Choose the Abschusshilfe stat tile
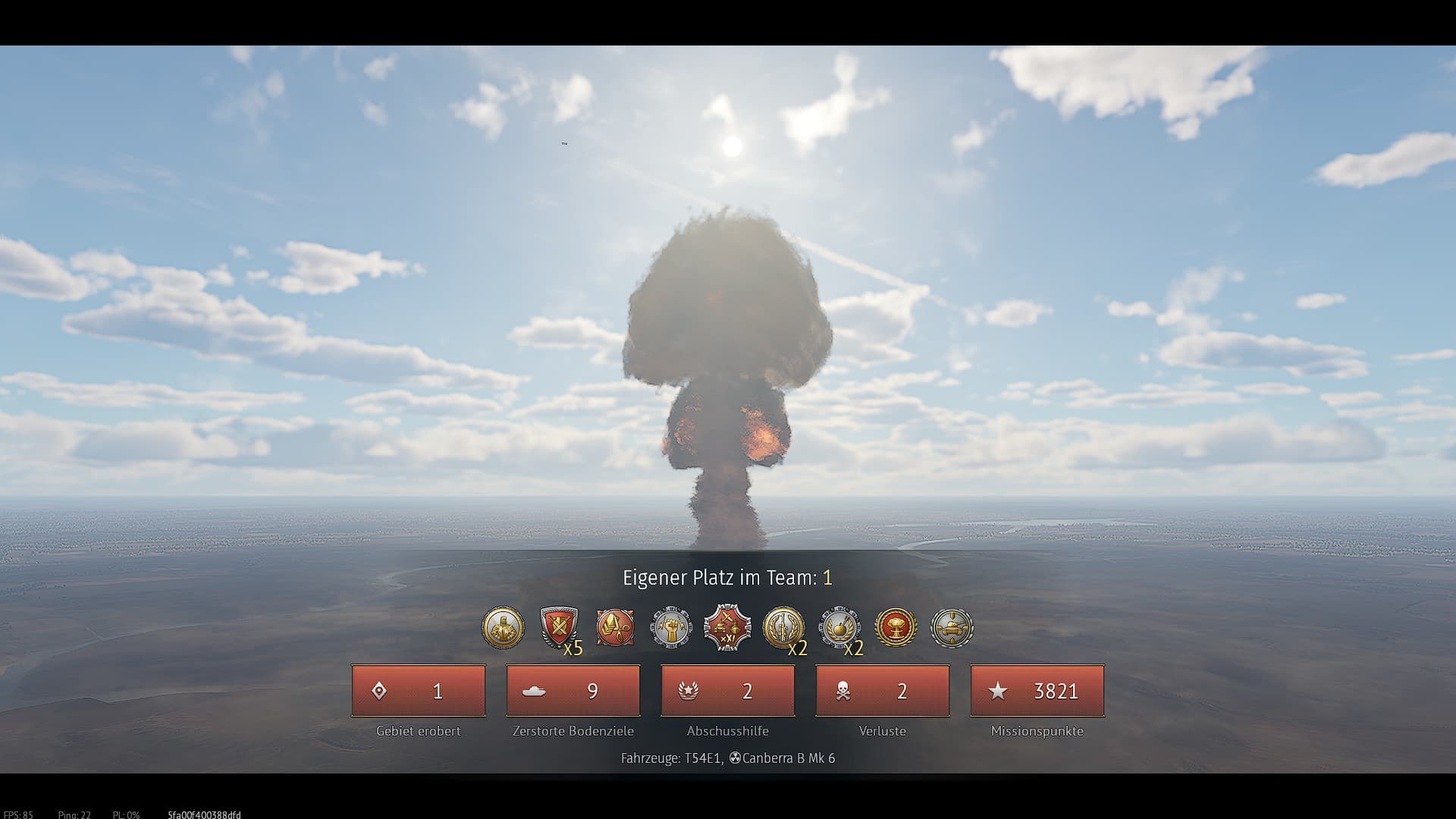 coord(728,691)
